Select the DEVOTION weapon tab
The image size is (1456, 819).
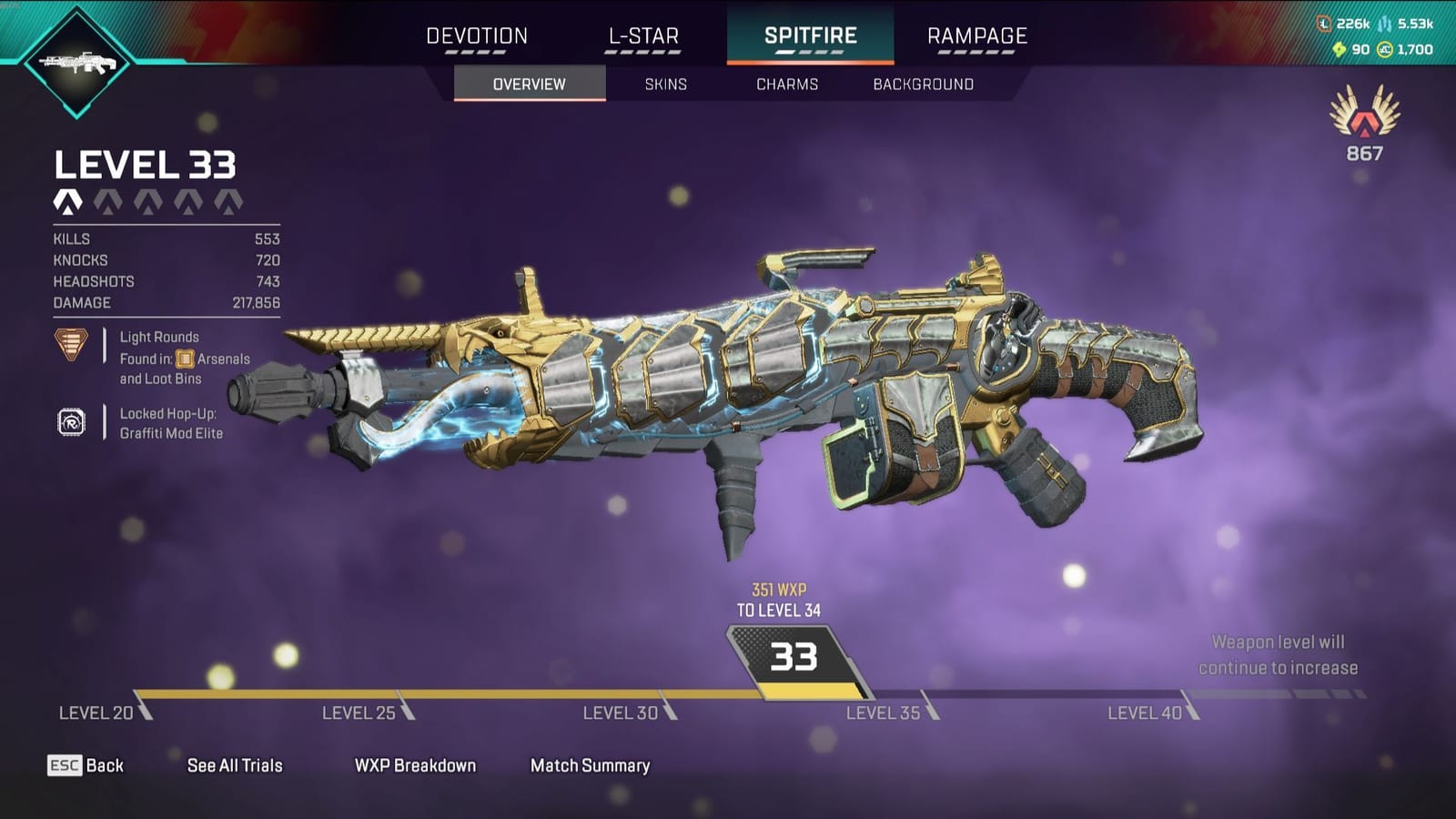pyautogui.click(x=477, y=36)
